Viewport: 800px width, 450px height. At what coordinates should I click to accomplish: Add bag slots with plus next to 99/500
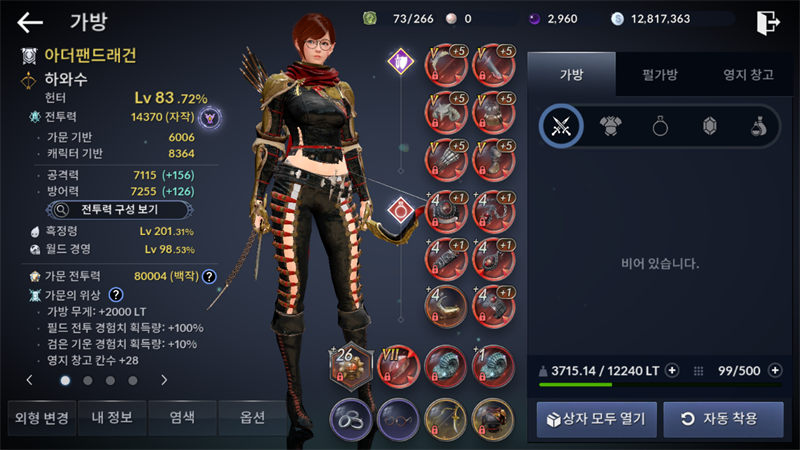[774, 371]
